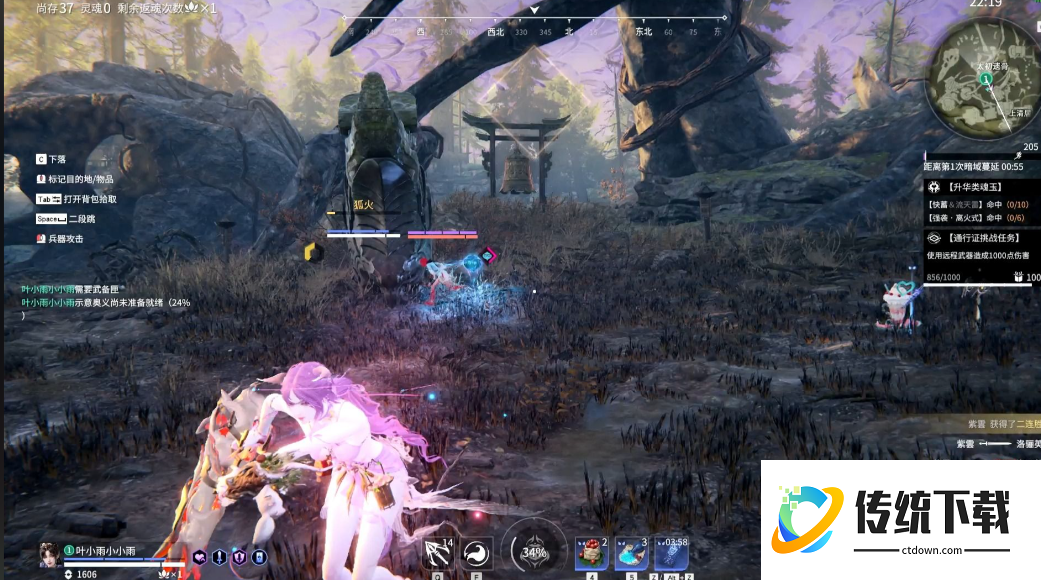Use the red healing item slot

pyautogui.click(x=591, y=553)
